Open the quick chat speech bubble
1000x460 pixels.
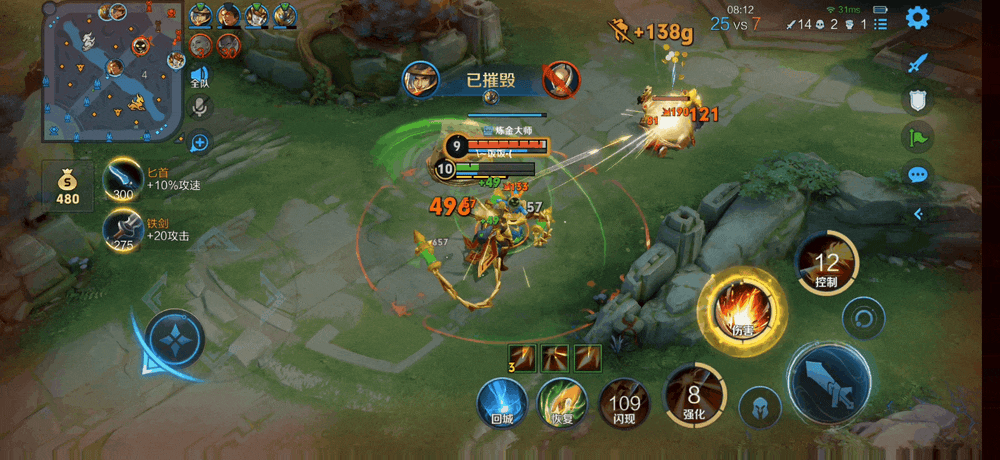pos(918,175)
